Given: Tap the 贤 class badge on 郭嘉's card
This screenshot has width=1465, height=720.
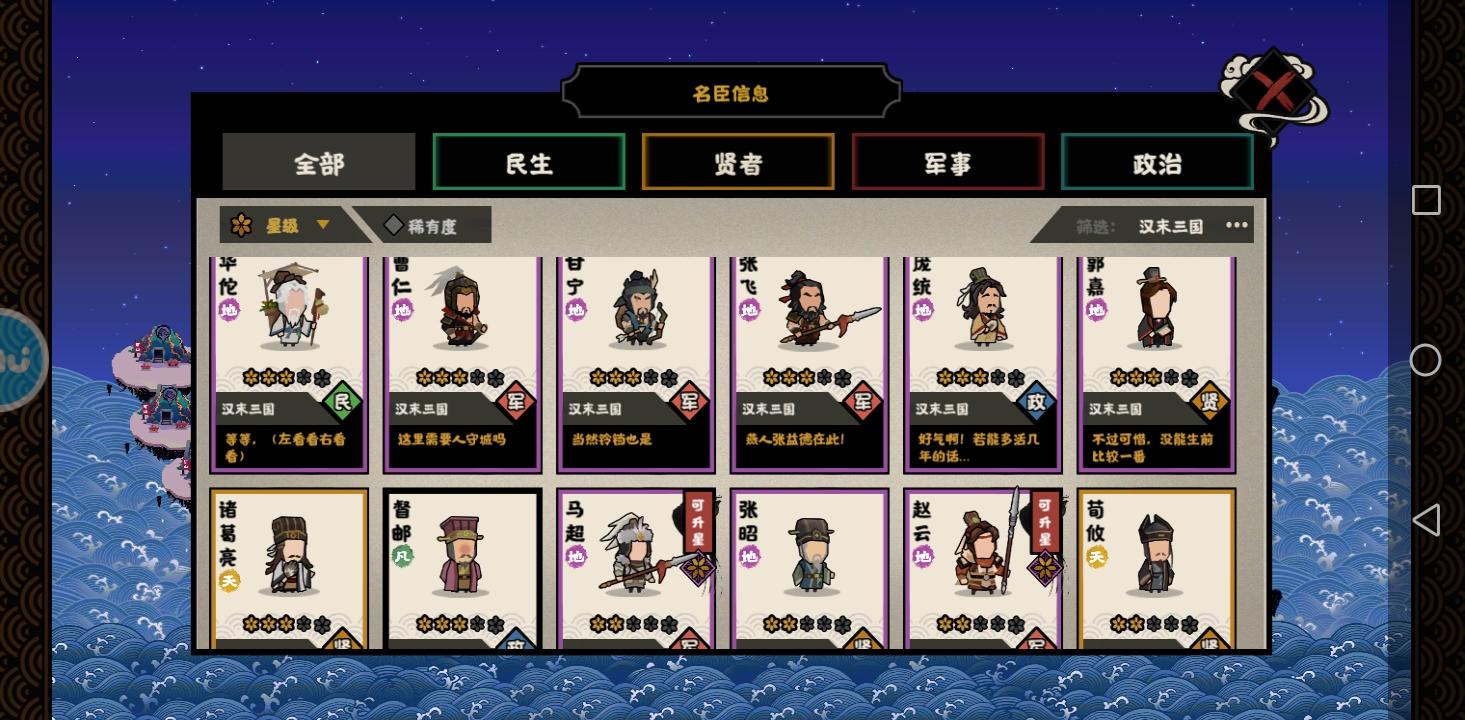Looking at the screenshot, I should point(1211,402).
